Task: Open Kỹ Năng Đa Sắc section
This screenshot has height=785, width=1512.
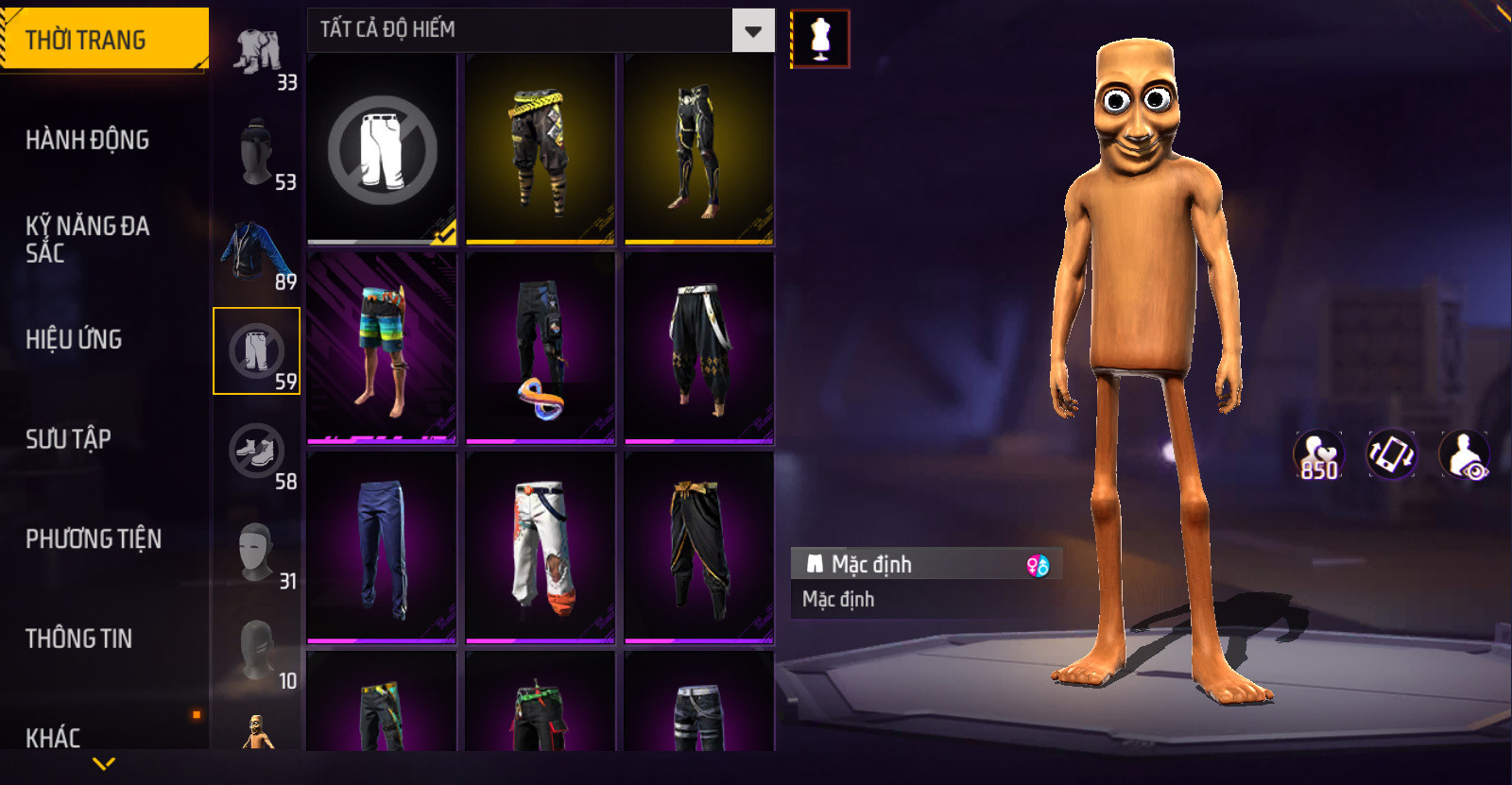Action: [x=87, y=239]
